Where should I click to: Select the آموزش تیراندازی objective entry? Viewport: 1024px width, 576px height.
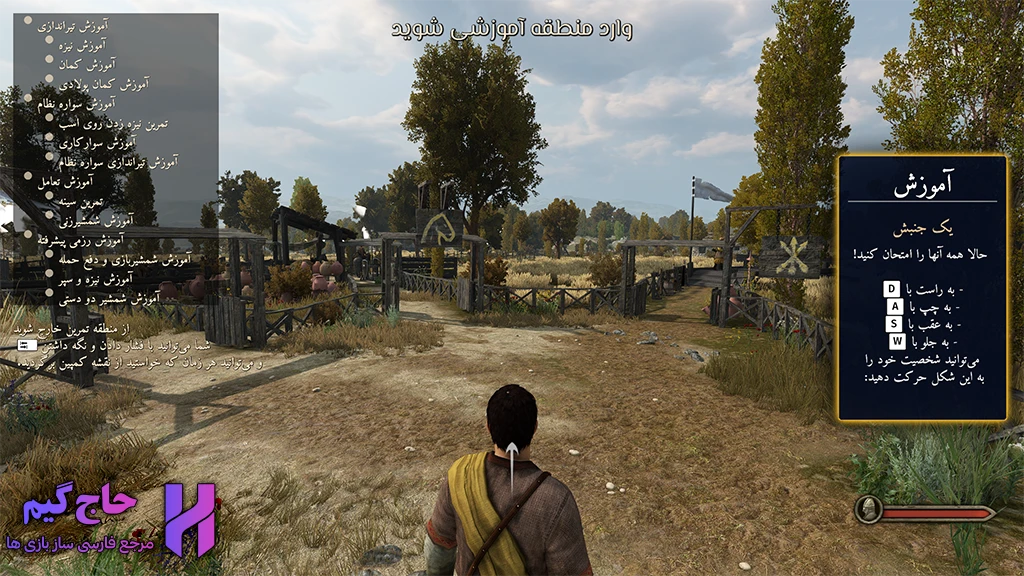tap(74, 26)
